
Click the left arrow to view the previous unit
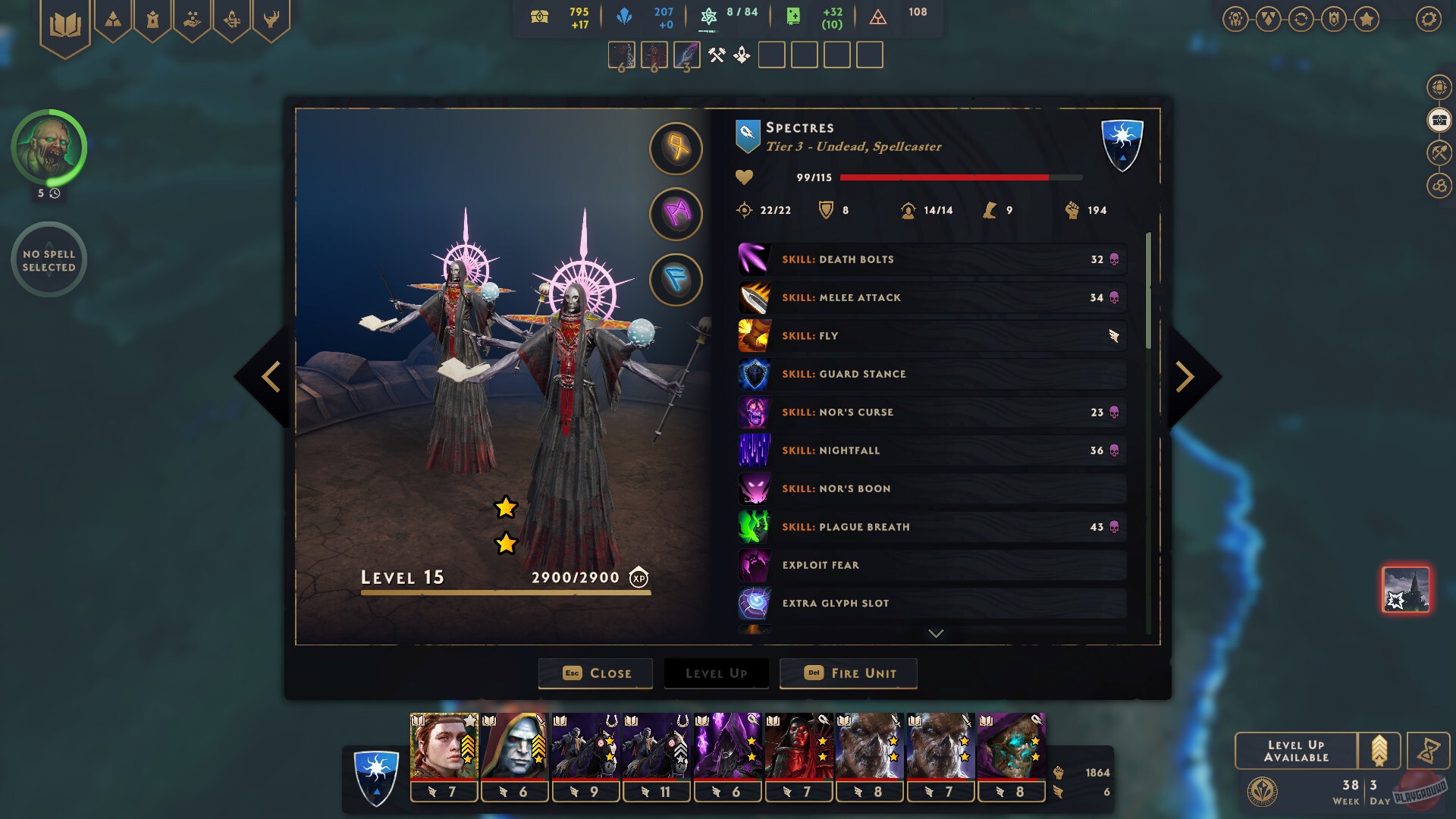click(269, 377)
